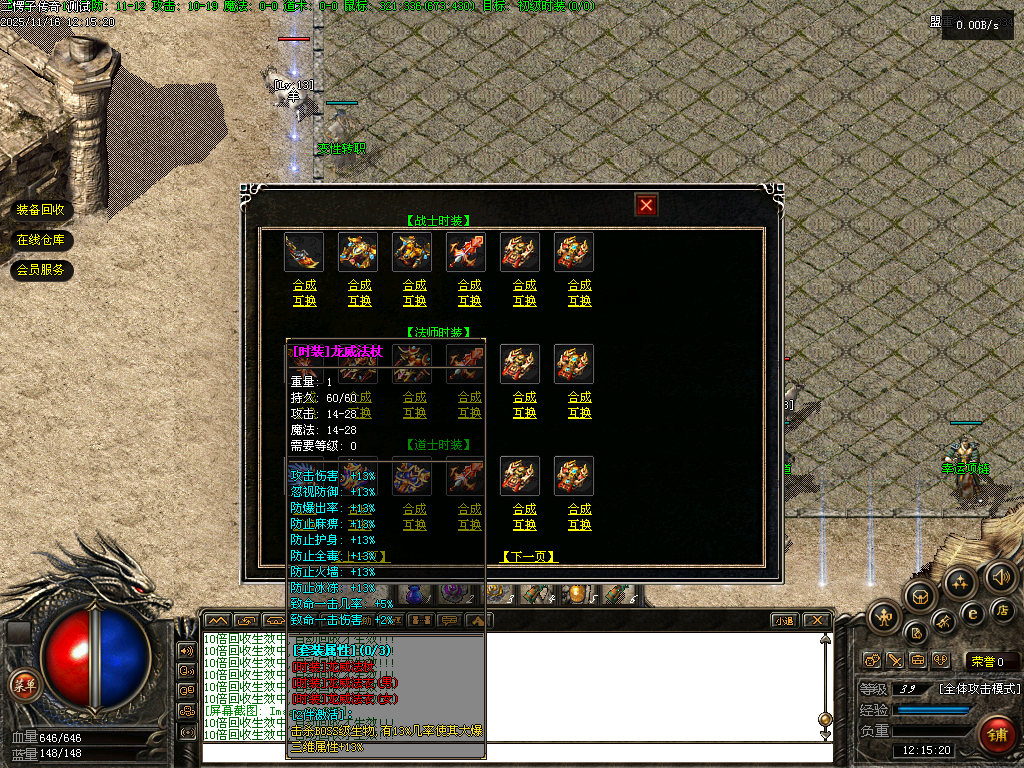This screenshot has width=1024, height=768.
Task: Open the 装备回收 equipment recycle menu
Action: click(41, 210)
